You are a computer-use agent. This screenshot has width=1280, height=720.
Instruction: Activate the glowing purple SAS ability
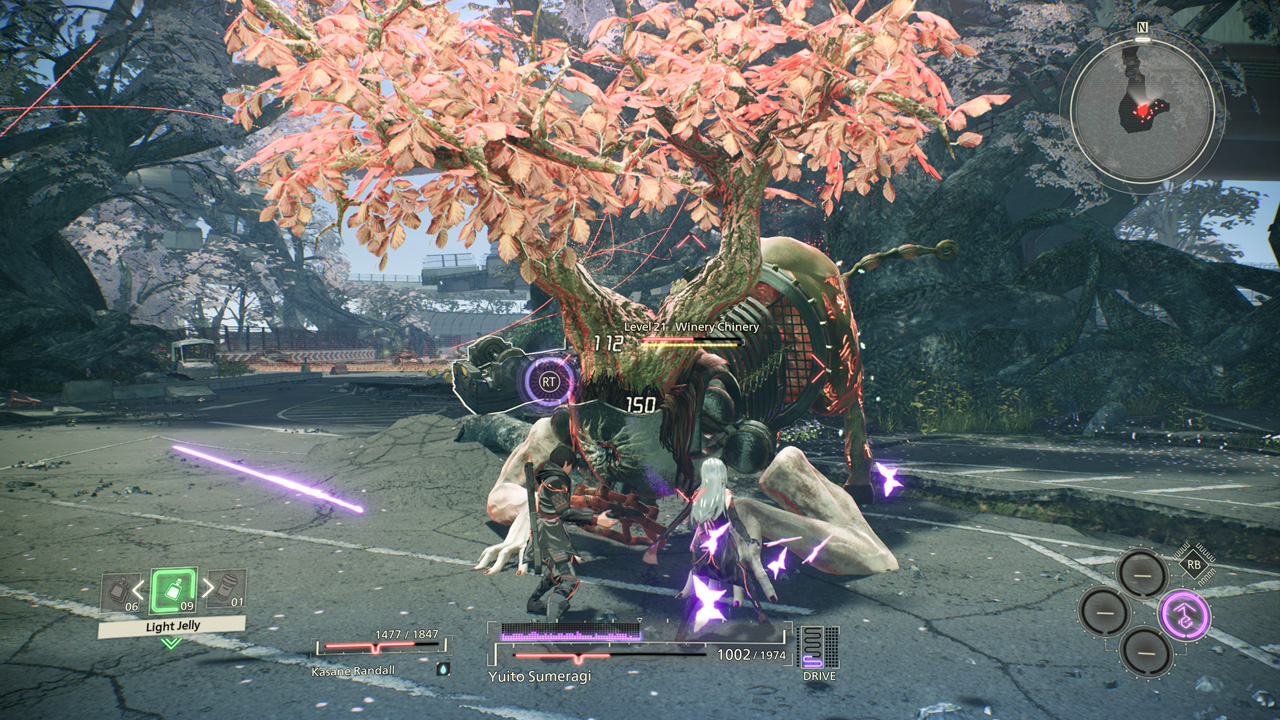click(x=1184, y=615)
